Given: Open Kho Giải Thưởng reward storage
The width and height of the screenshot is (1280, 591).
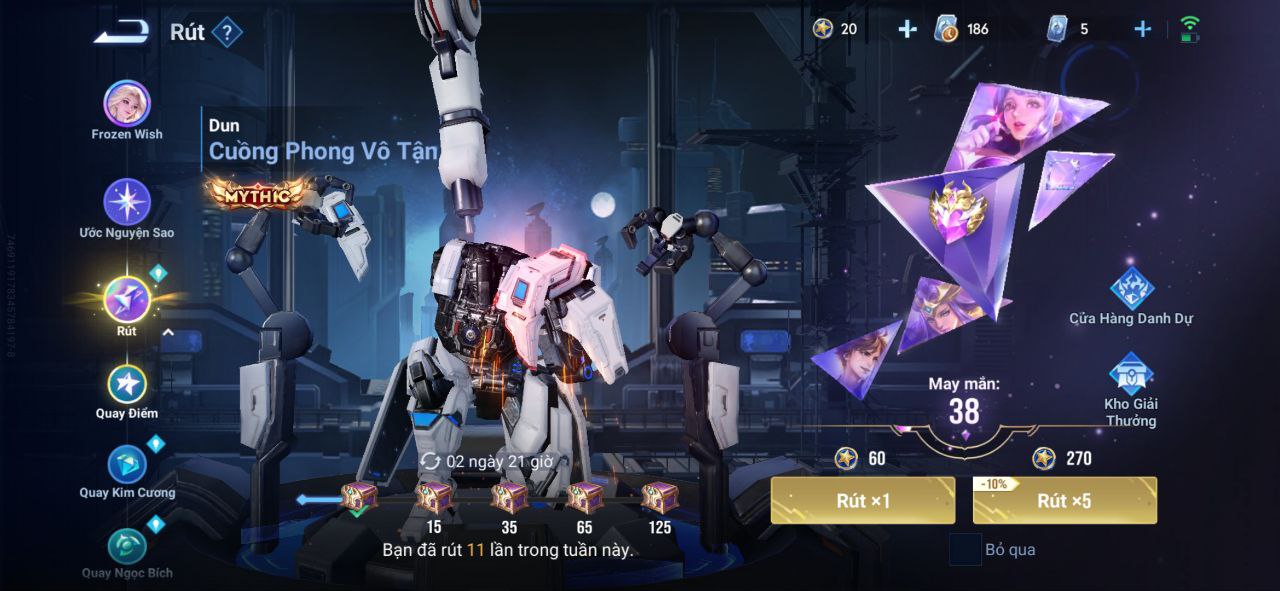Looking at the screenshot, I should pyautogui.click(x=1131, y=375).
